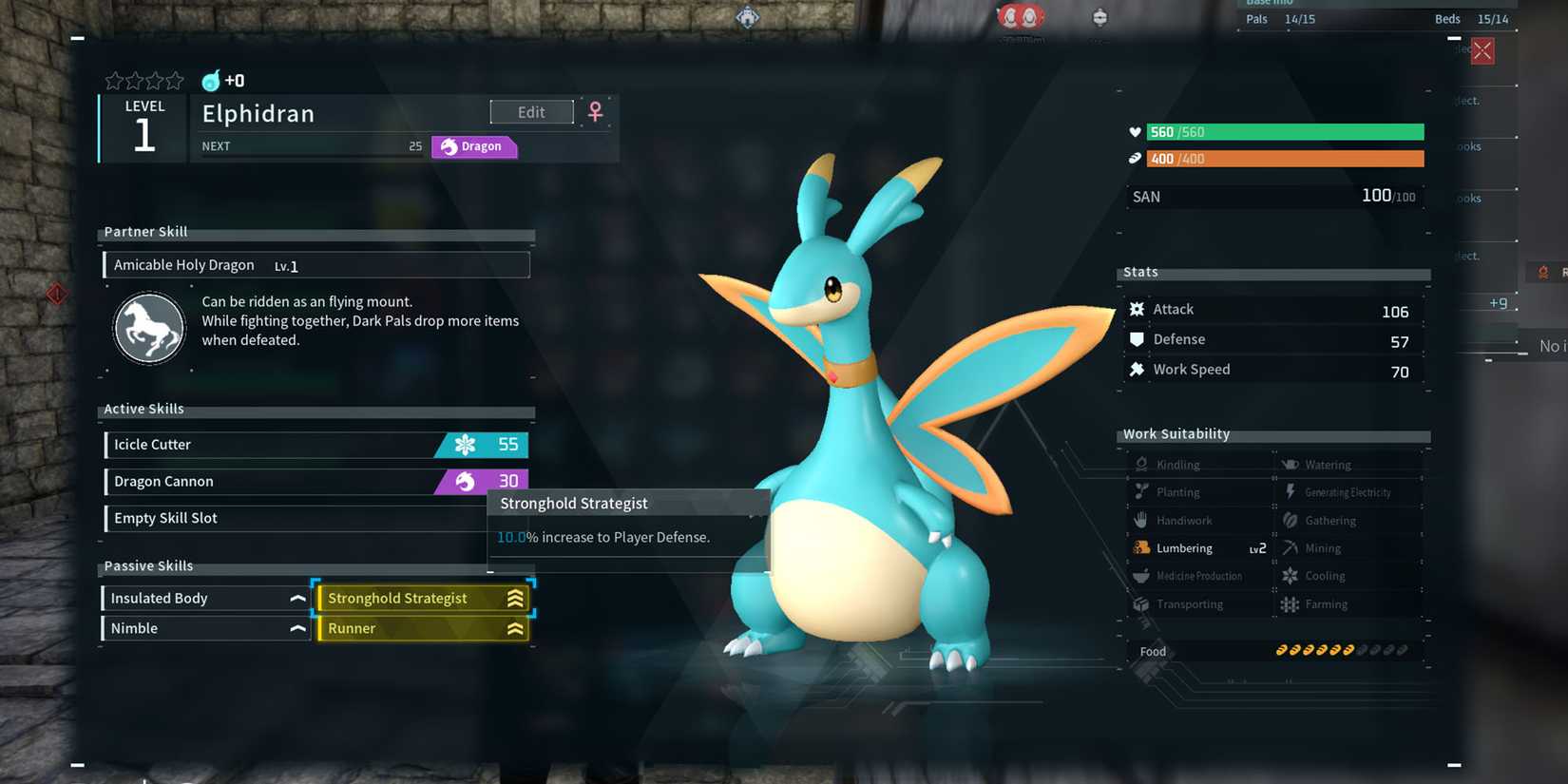The image size is (1568, 784).
Task: Select the Lumbering icon showing Lv2
Action: 1143,547
